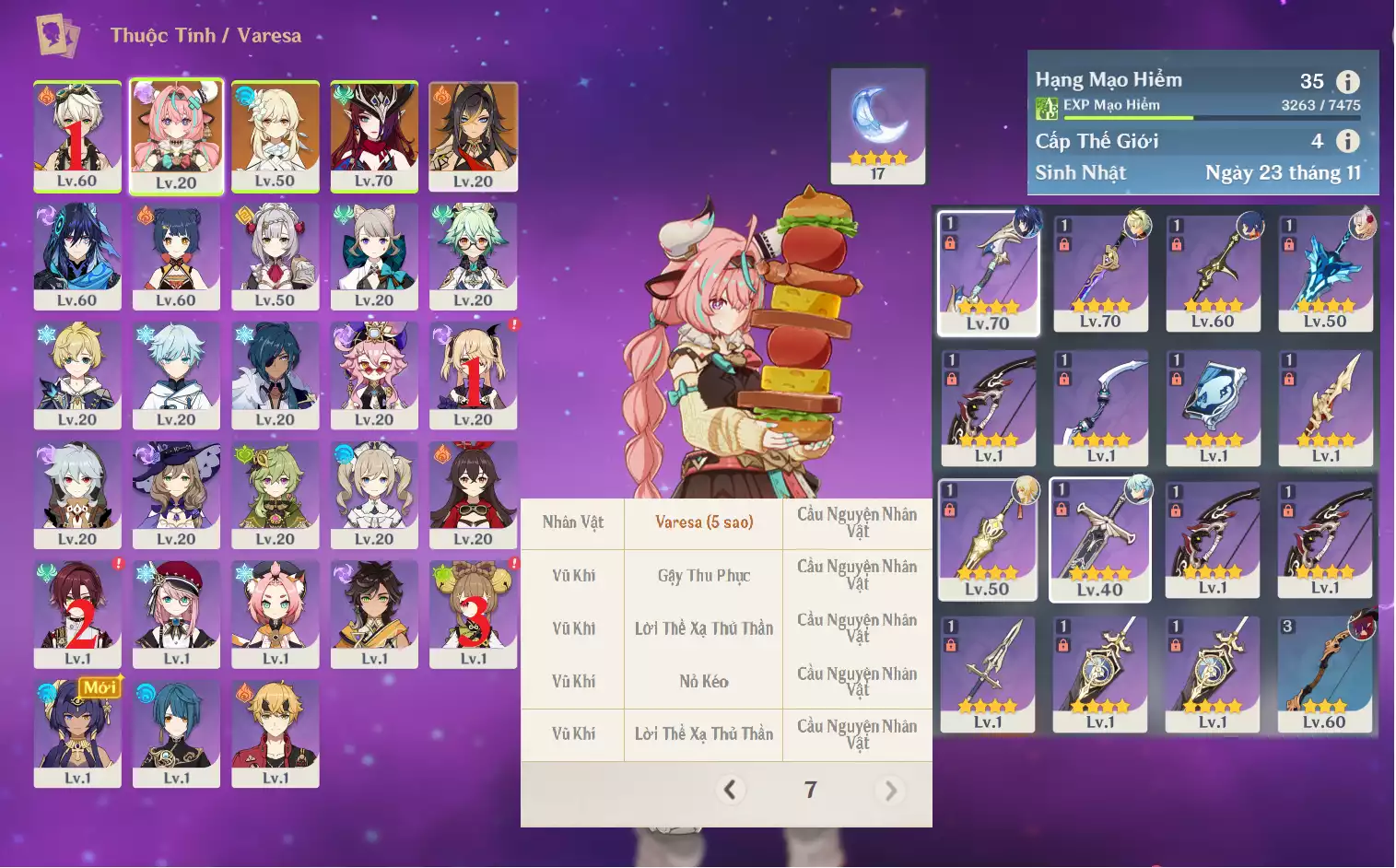Choose Amber's Lv.20 portrait
This screenshot has height=868, width=1396.
(473, 495)
